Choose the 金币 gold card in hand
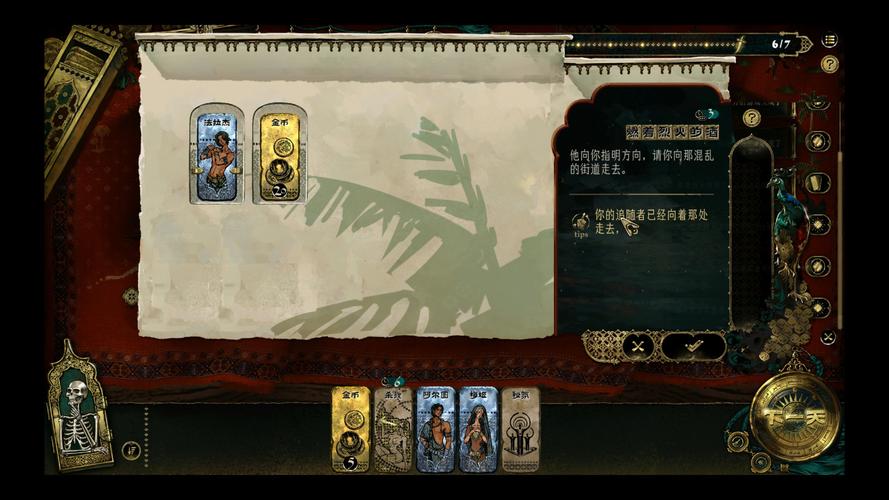 351,429
